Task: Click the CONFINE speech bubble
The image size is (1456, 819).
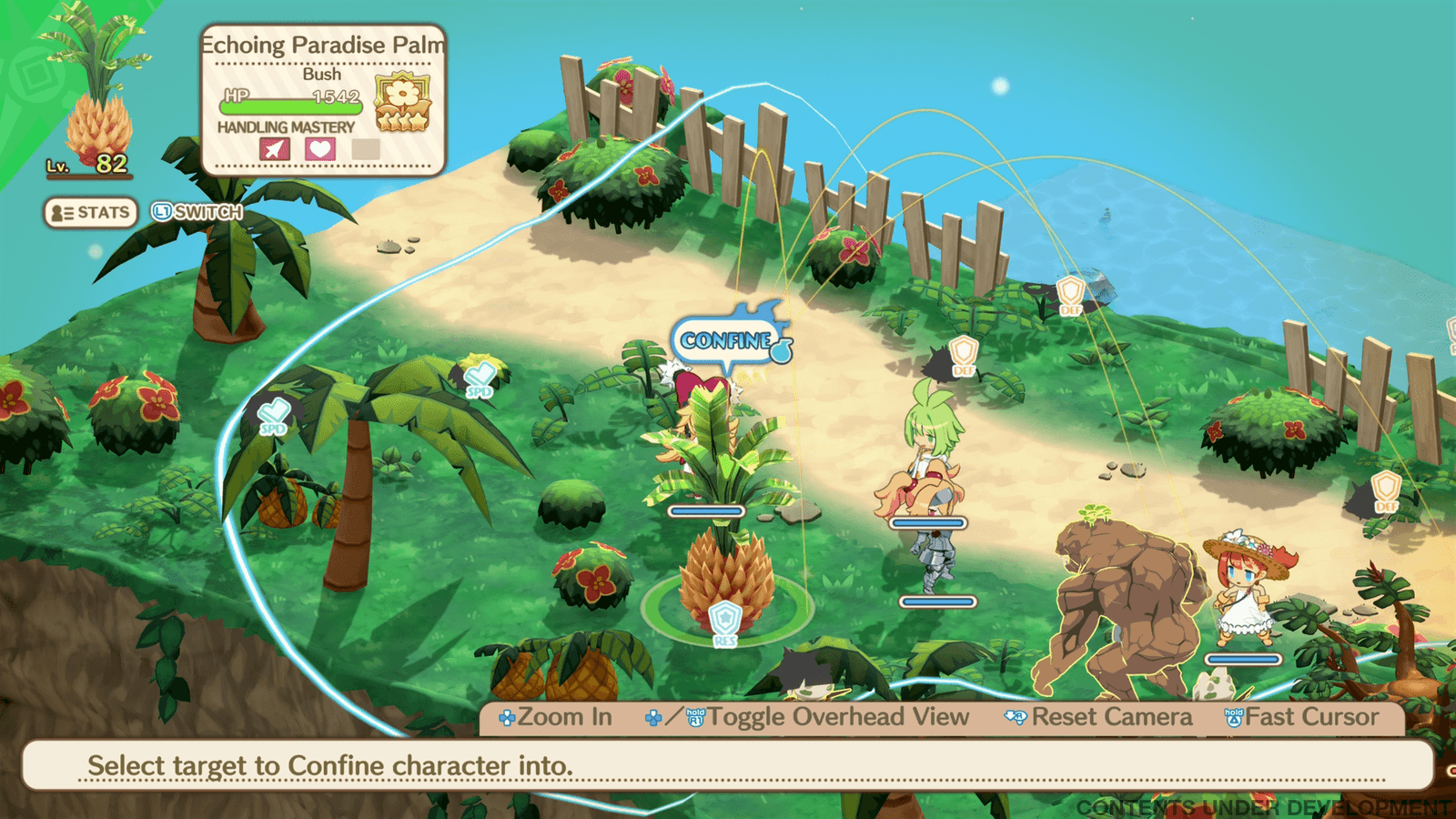Action: click(728, 340)
